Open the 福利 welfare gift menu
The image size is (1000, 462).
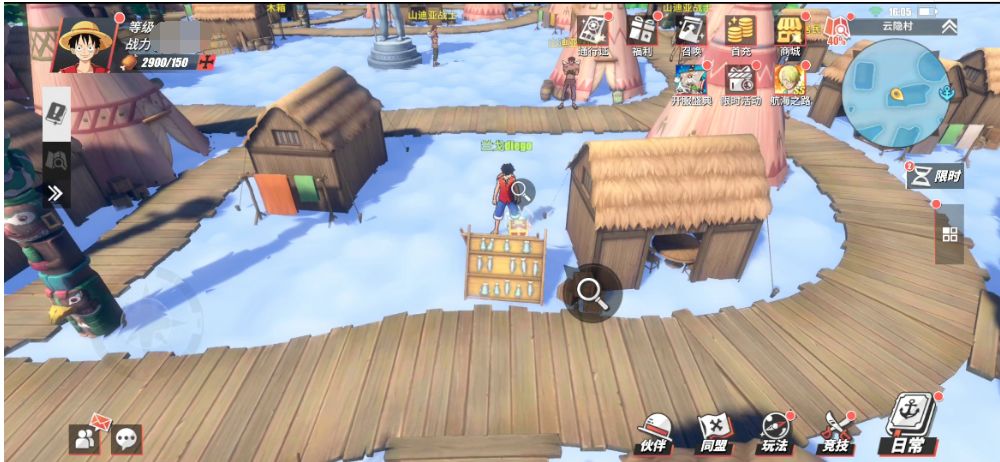[643, 34]
